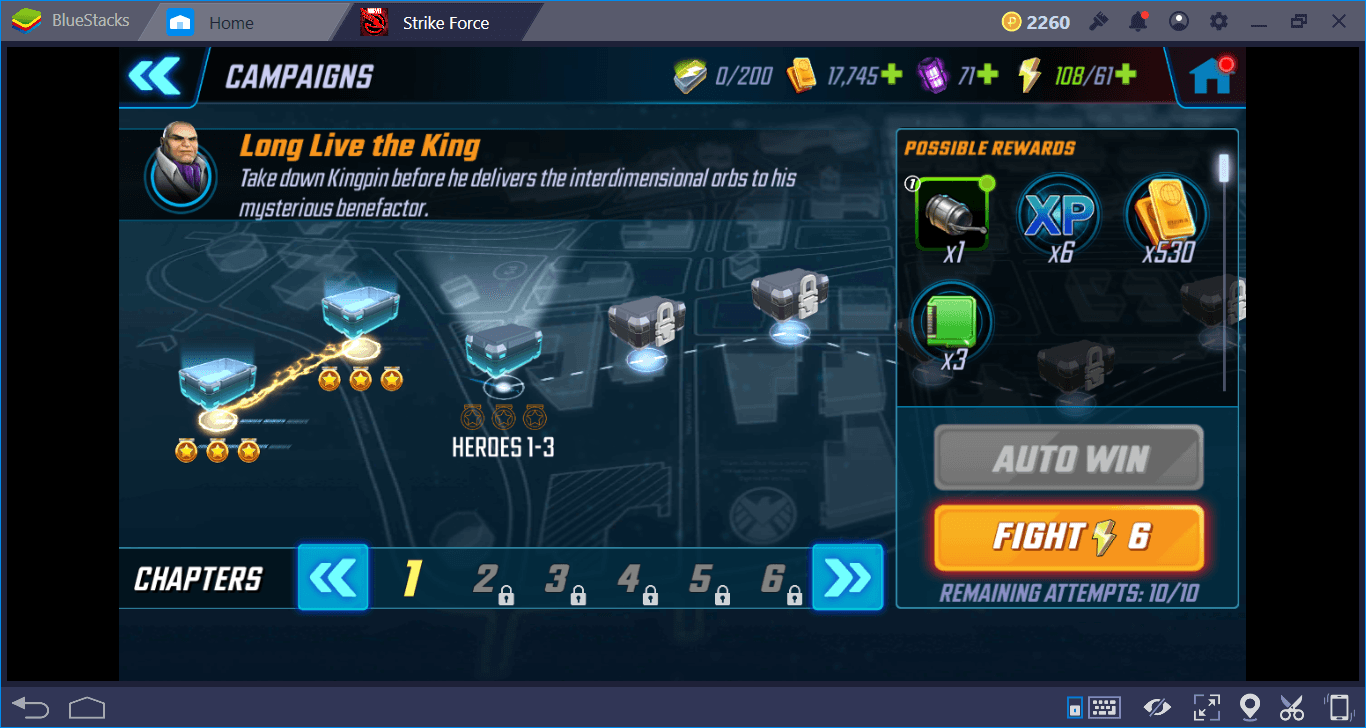
Task: Click the XP reward orb
Action: [1059, 212]
